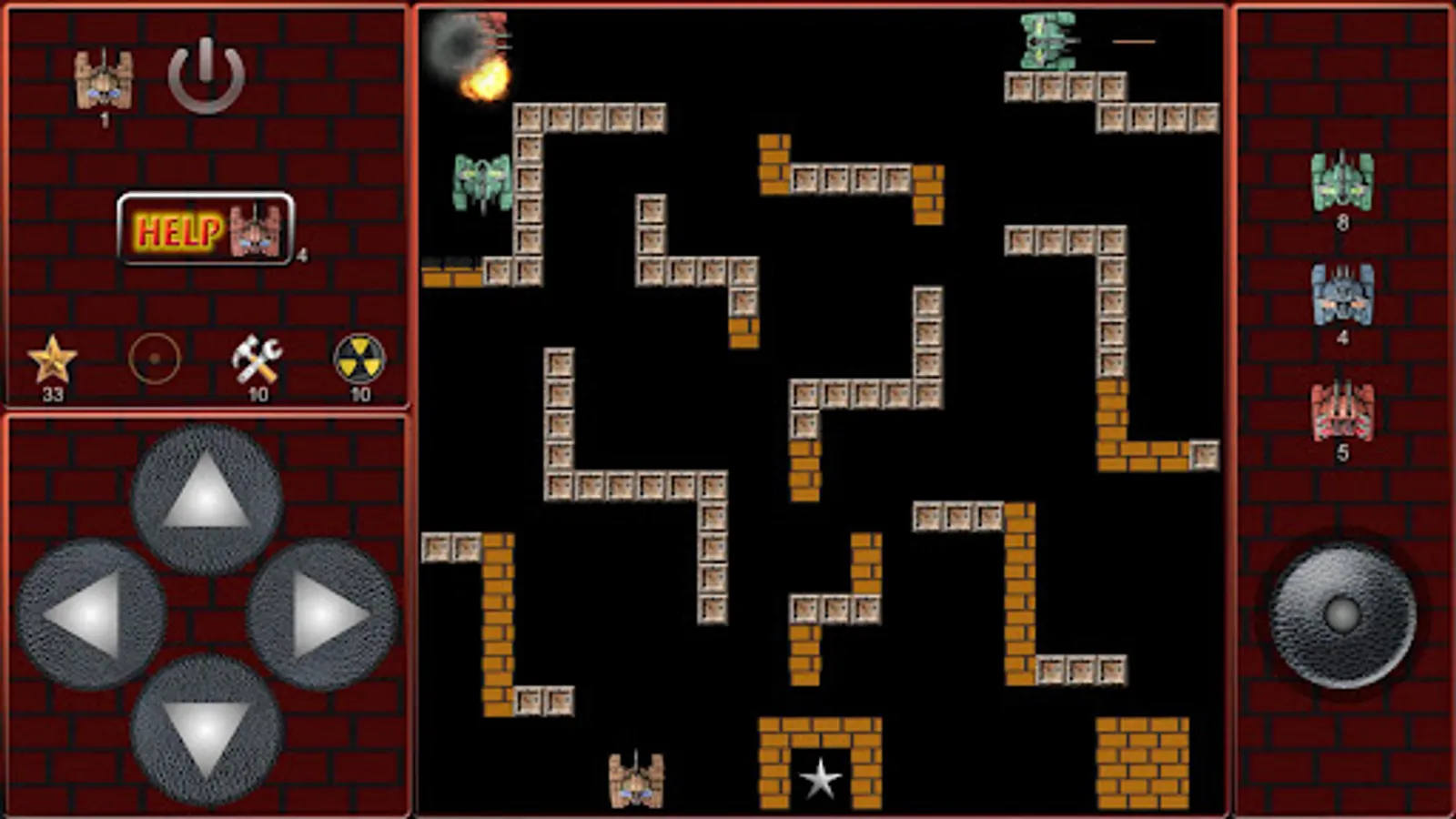
Task: Click the hammer and wrench repairs icon
Action: [257, 359]
